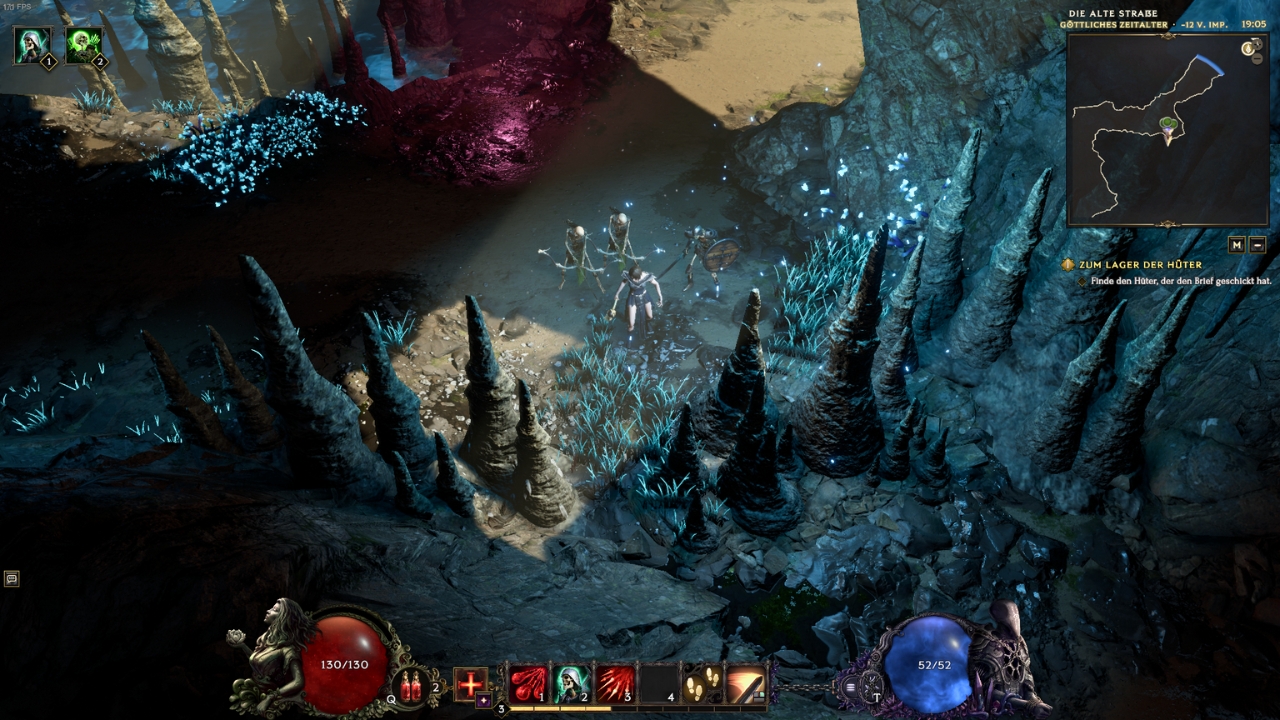Click the gold compass icon on the minimap
The width and height of the screenshot is (1280, 720).
[x=1248, y=48]
